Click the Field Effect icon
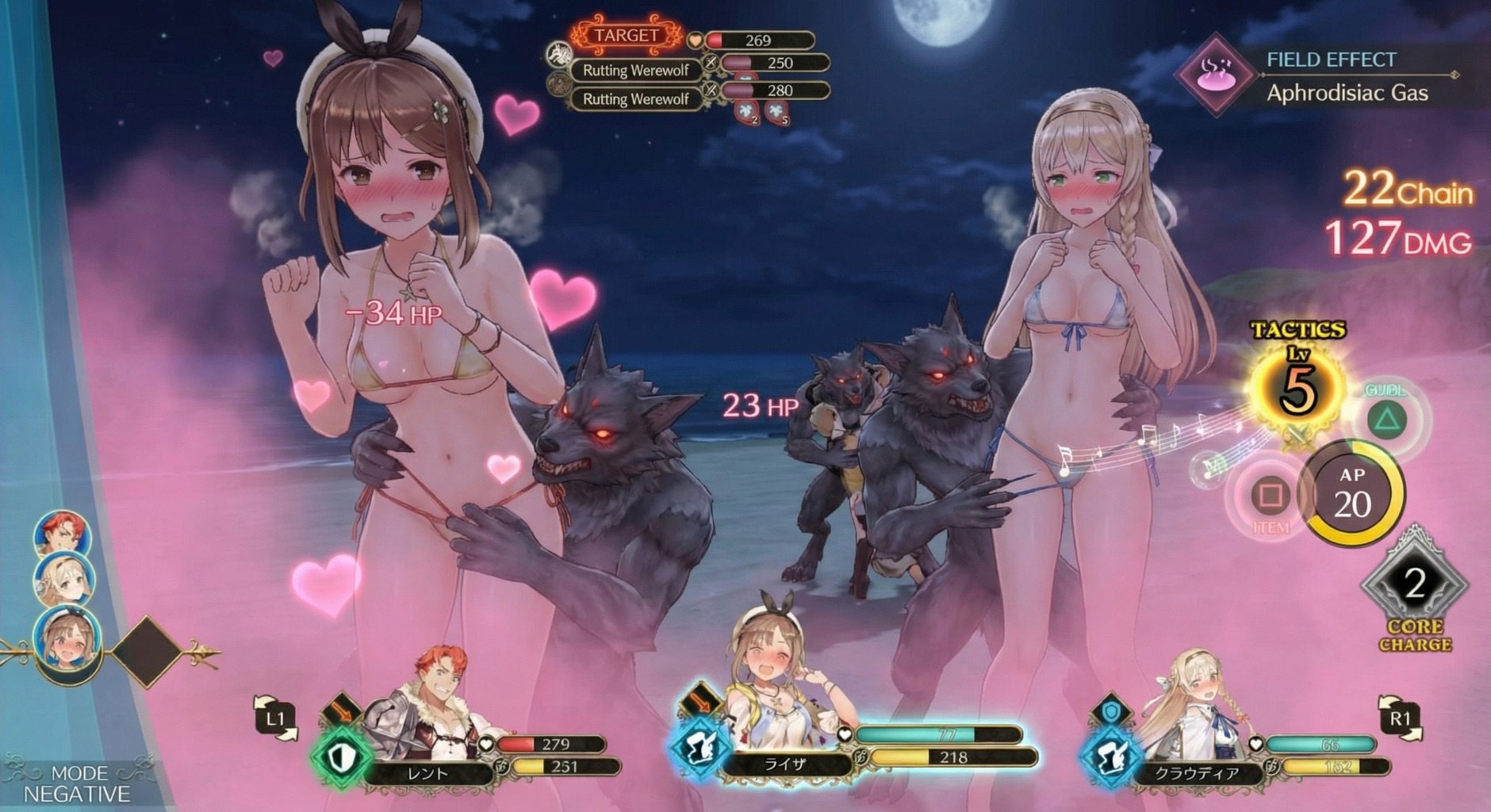Image resolution: width=1491 pixels, height=812 pixels. [x=1215, y=75]
